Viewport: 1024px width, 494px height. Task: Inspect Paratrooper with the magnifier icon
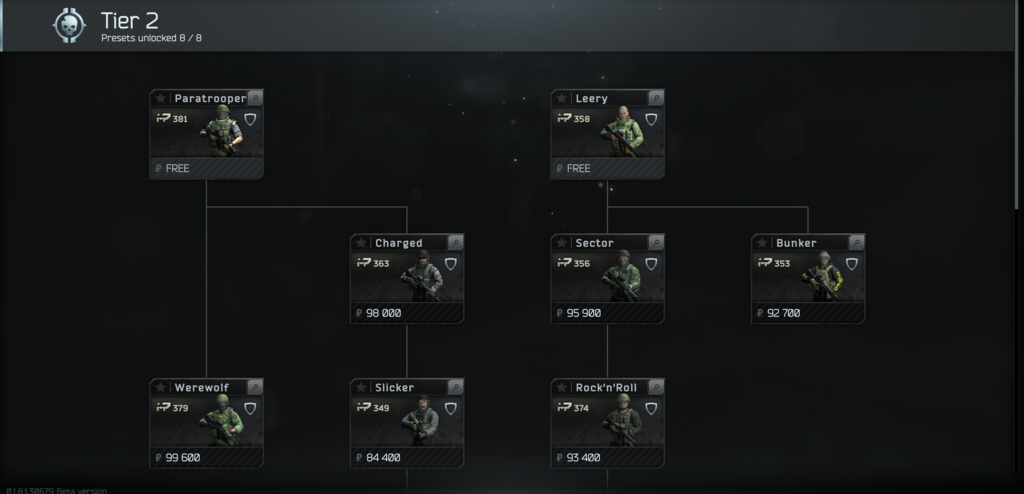coord(254,98)
